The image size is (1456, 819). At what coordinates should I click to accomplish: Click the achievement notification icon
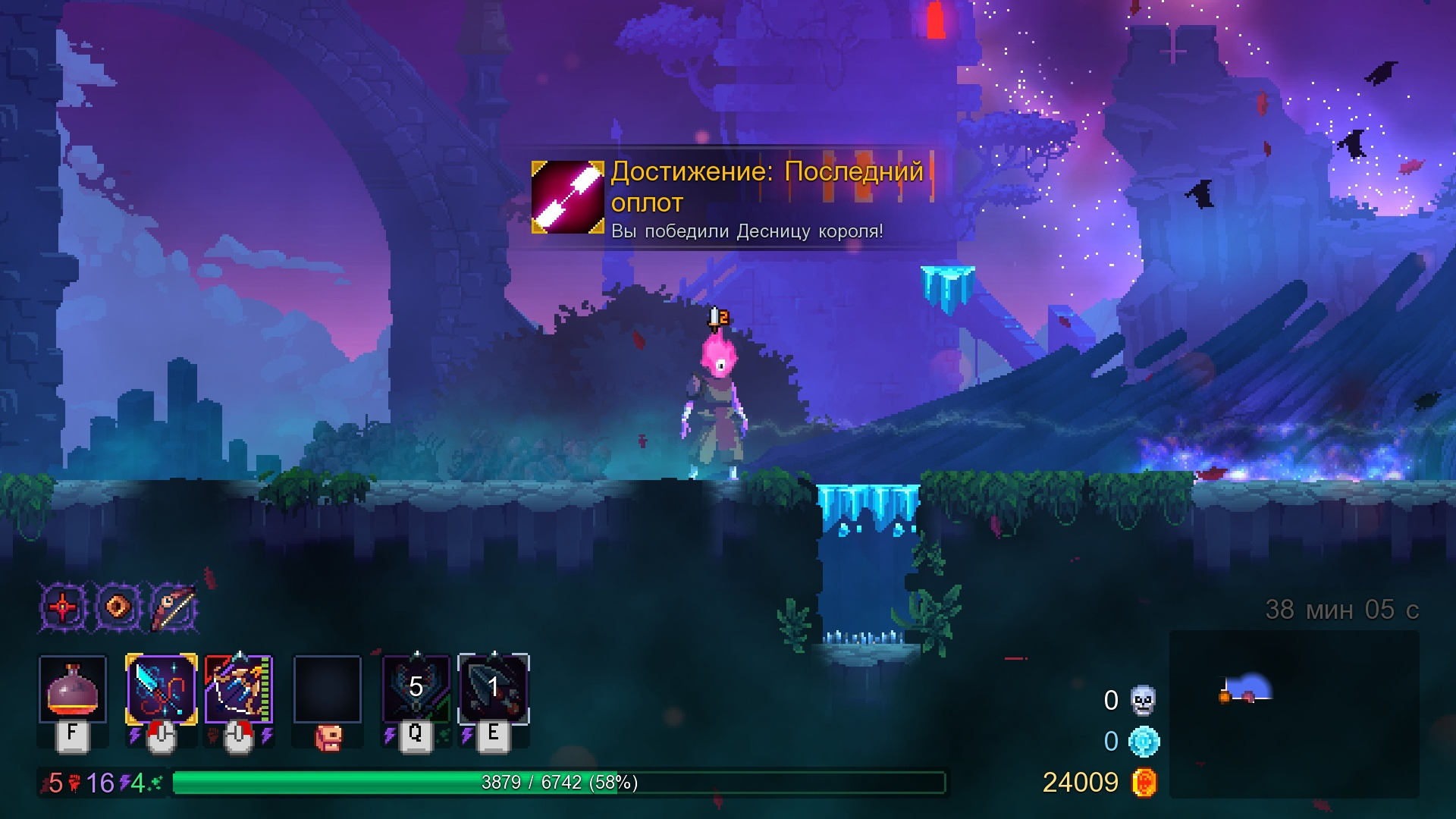click(567, 197)
